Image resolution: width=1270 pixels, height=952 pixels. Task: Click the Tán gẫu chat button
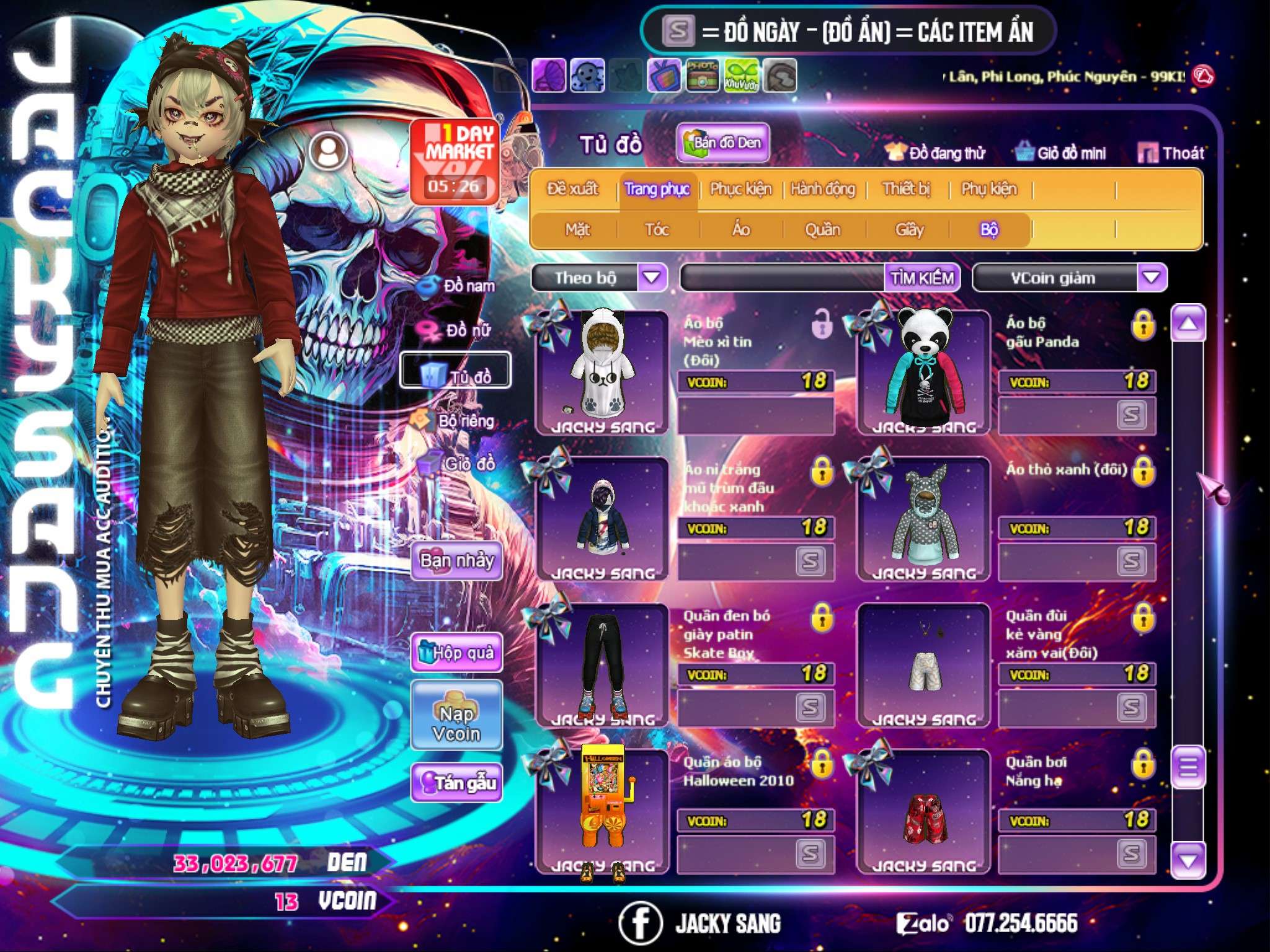[x=456, y=783]
